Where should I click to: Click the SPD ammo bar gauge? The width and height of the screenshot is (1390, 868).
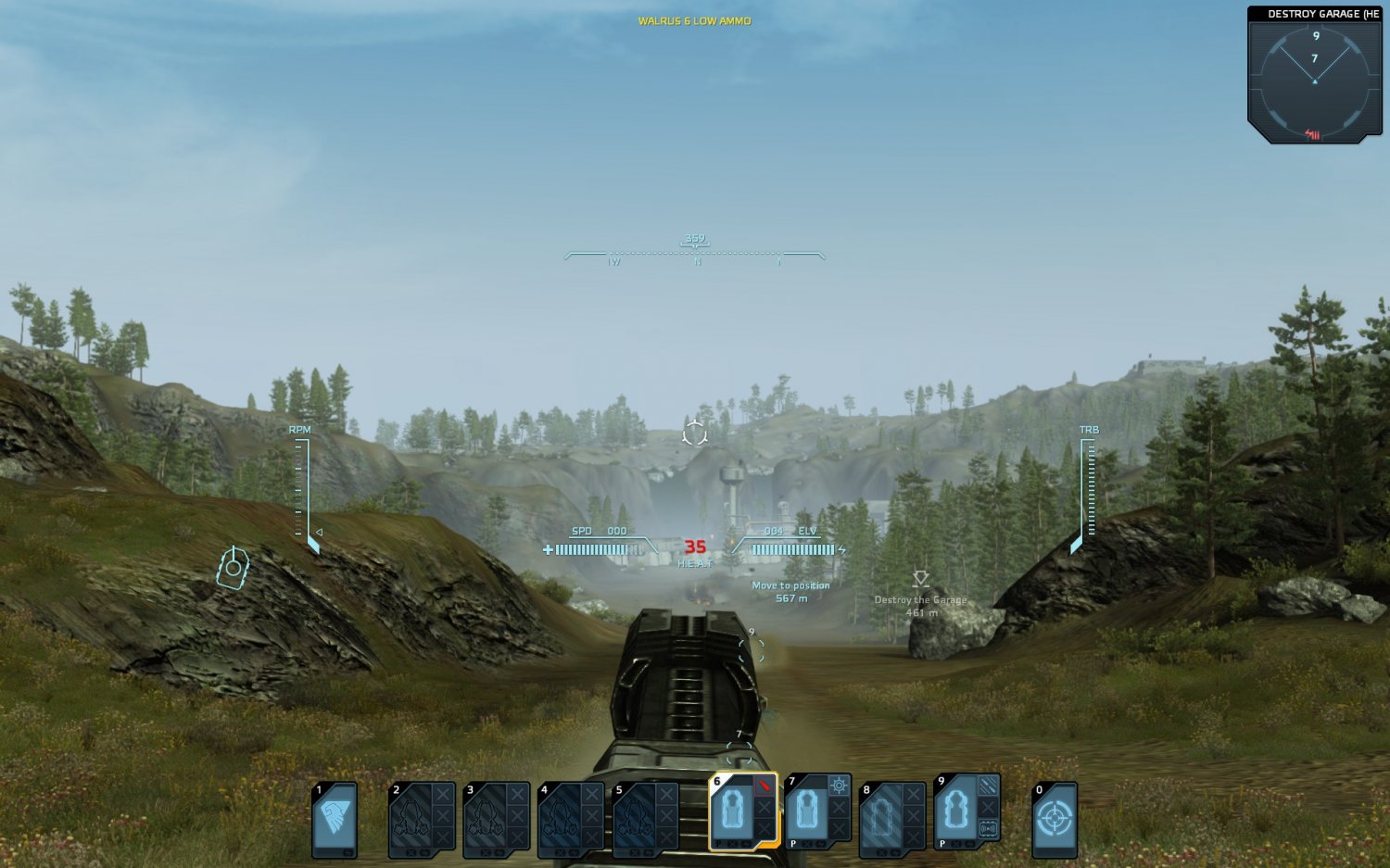coord(593,548)
